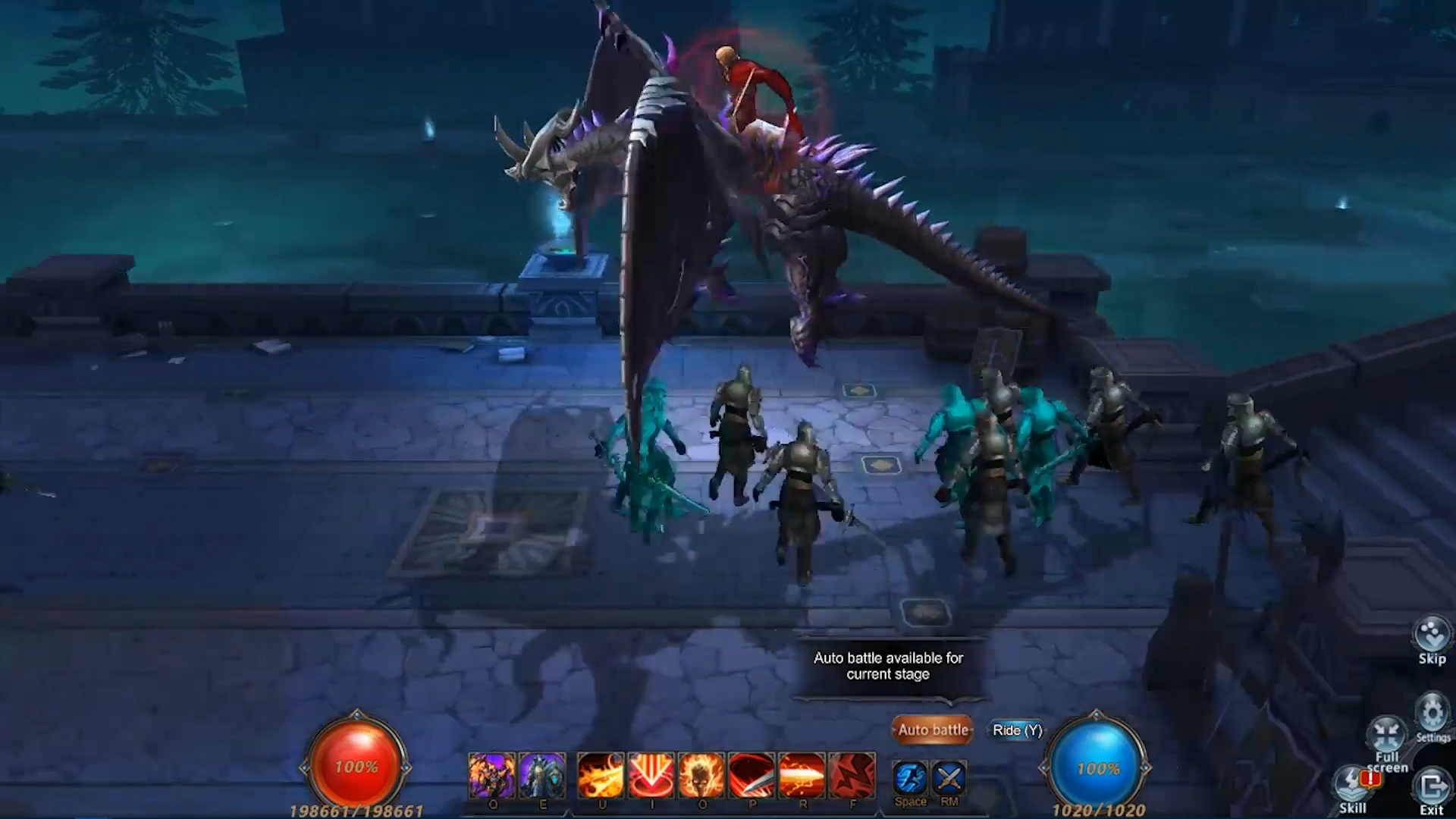Screen dimensions: 1456x819
Task: Cast the flaming spear skill
Action: point(601,775)
